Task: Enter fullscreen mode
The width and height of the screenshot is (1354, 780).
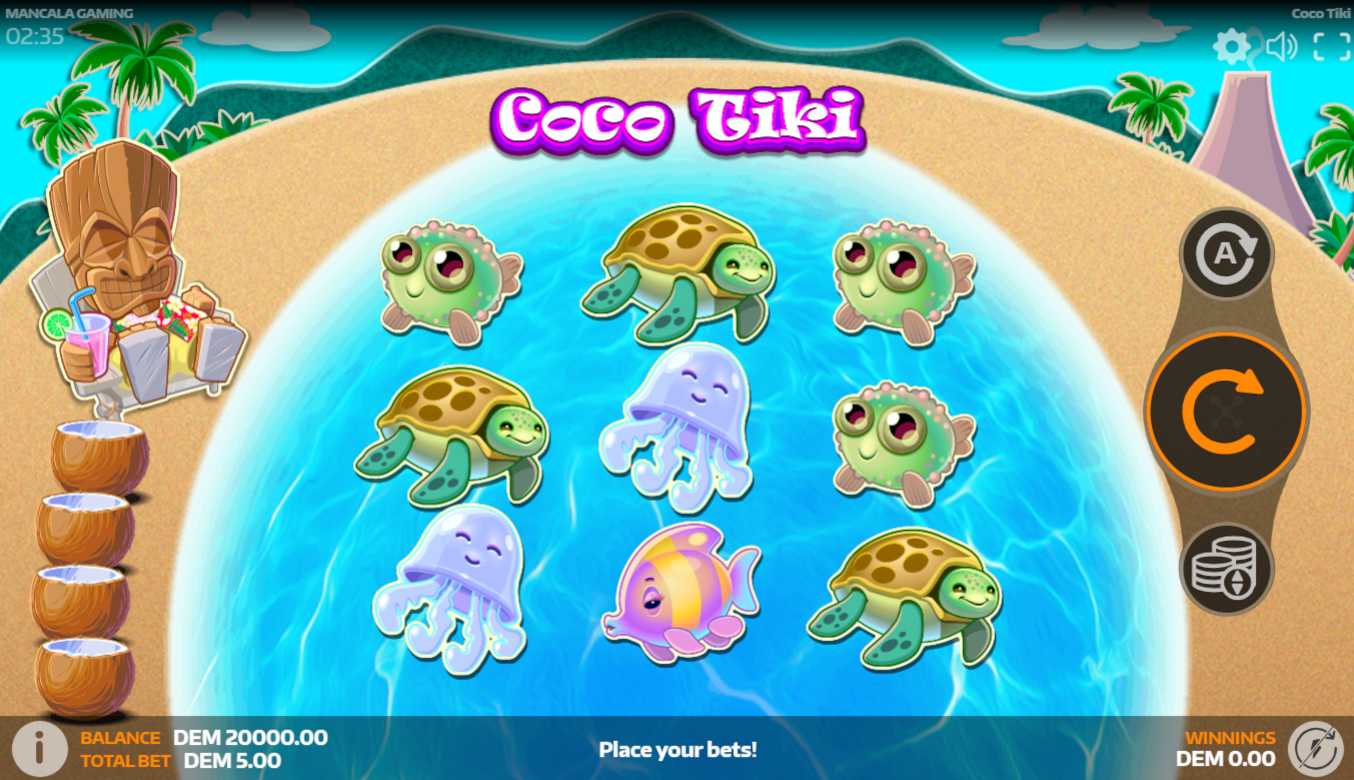Action: coord(1331,46)
